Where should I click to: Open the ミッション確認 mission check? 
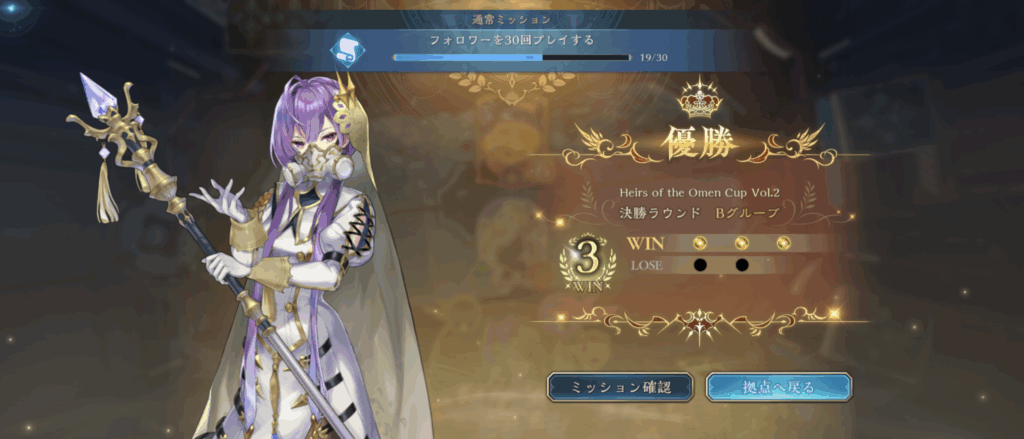coord(620,387)
